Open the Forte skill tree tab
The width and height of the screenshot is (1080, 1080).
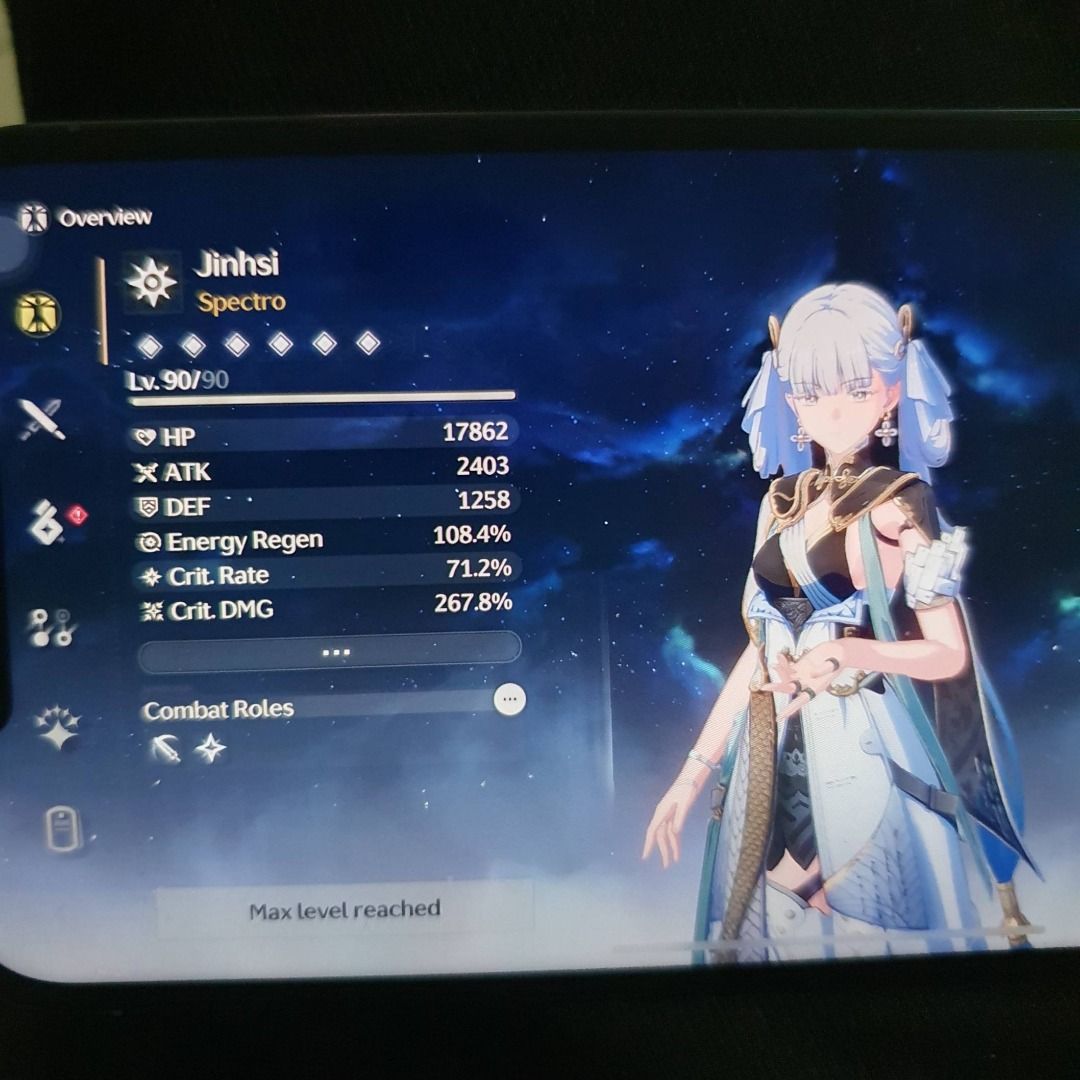(x=47, y=627)
